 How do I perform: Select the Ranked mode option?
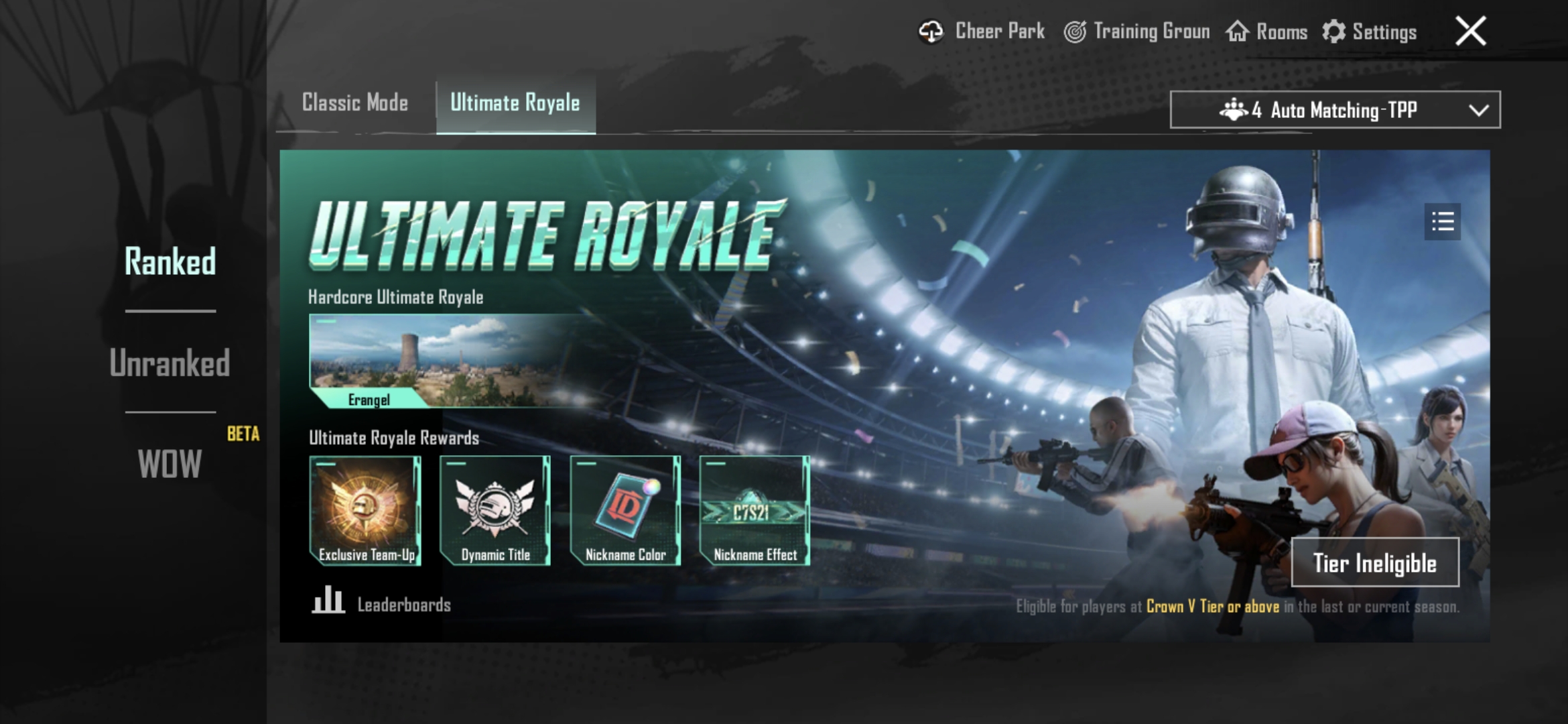click(x=171, y=262)
